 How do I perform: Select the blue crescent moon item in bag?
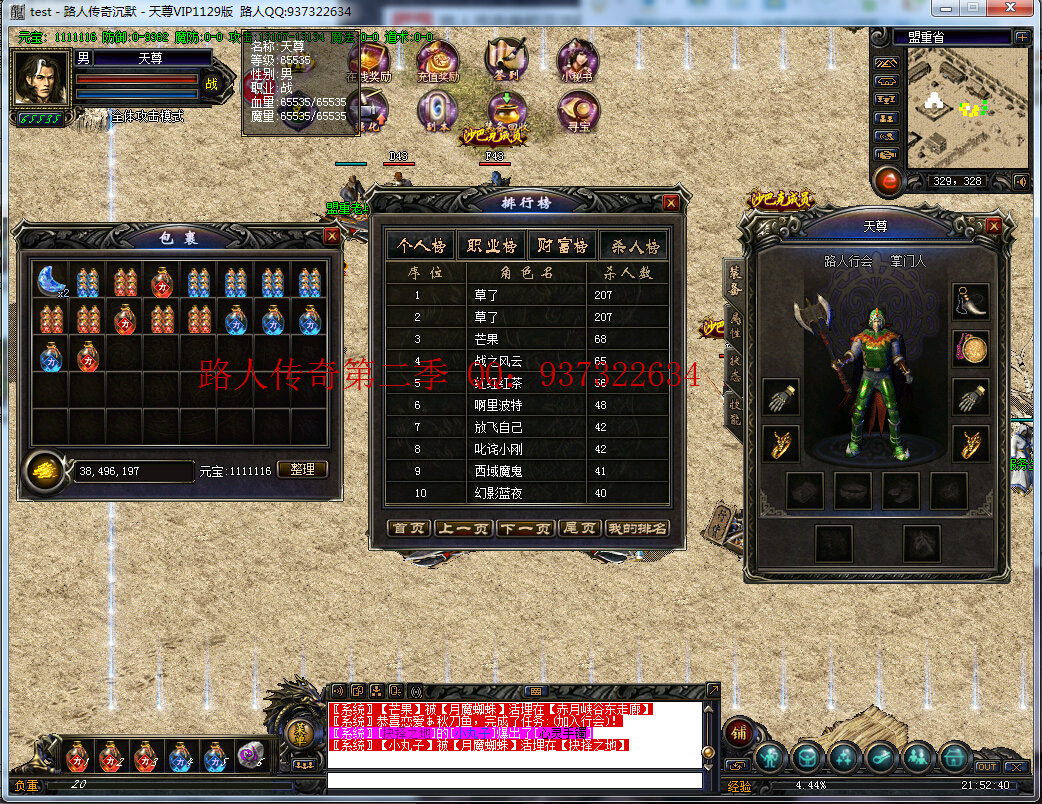[x=52, y=281]
